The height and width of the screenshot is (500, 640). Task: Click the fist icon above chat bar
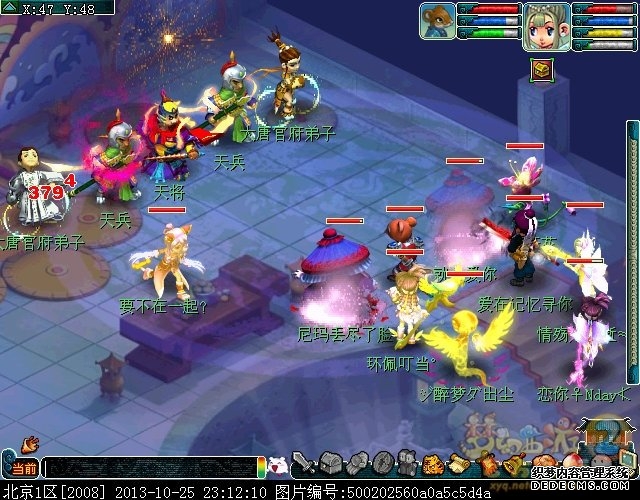click(30, 441)
